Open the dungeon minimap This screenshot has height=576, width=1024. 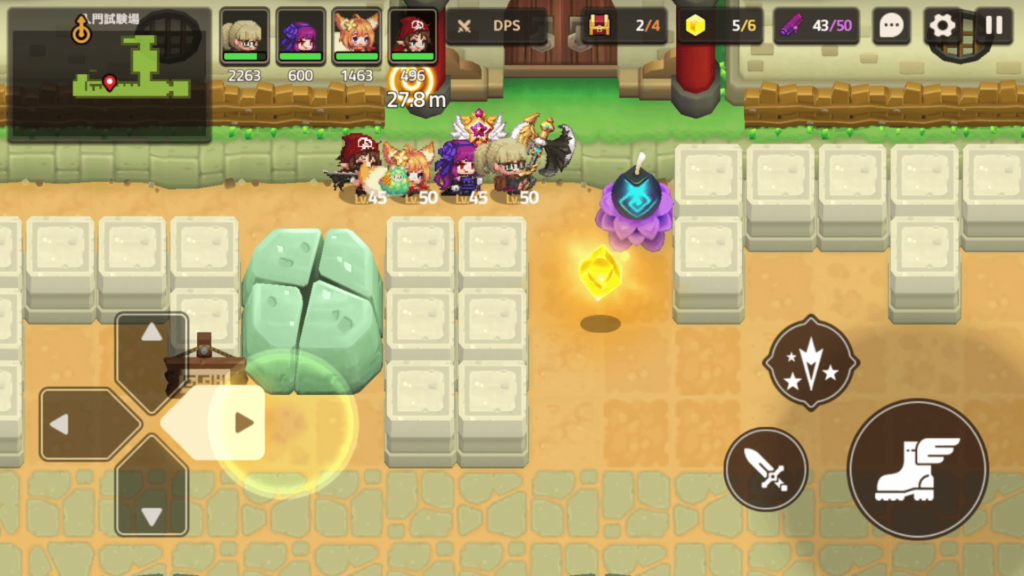[110, 70]
